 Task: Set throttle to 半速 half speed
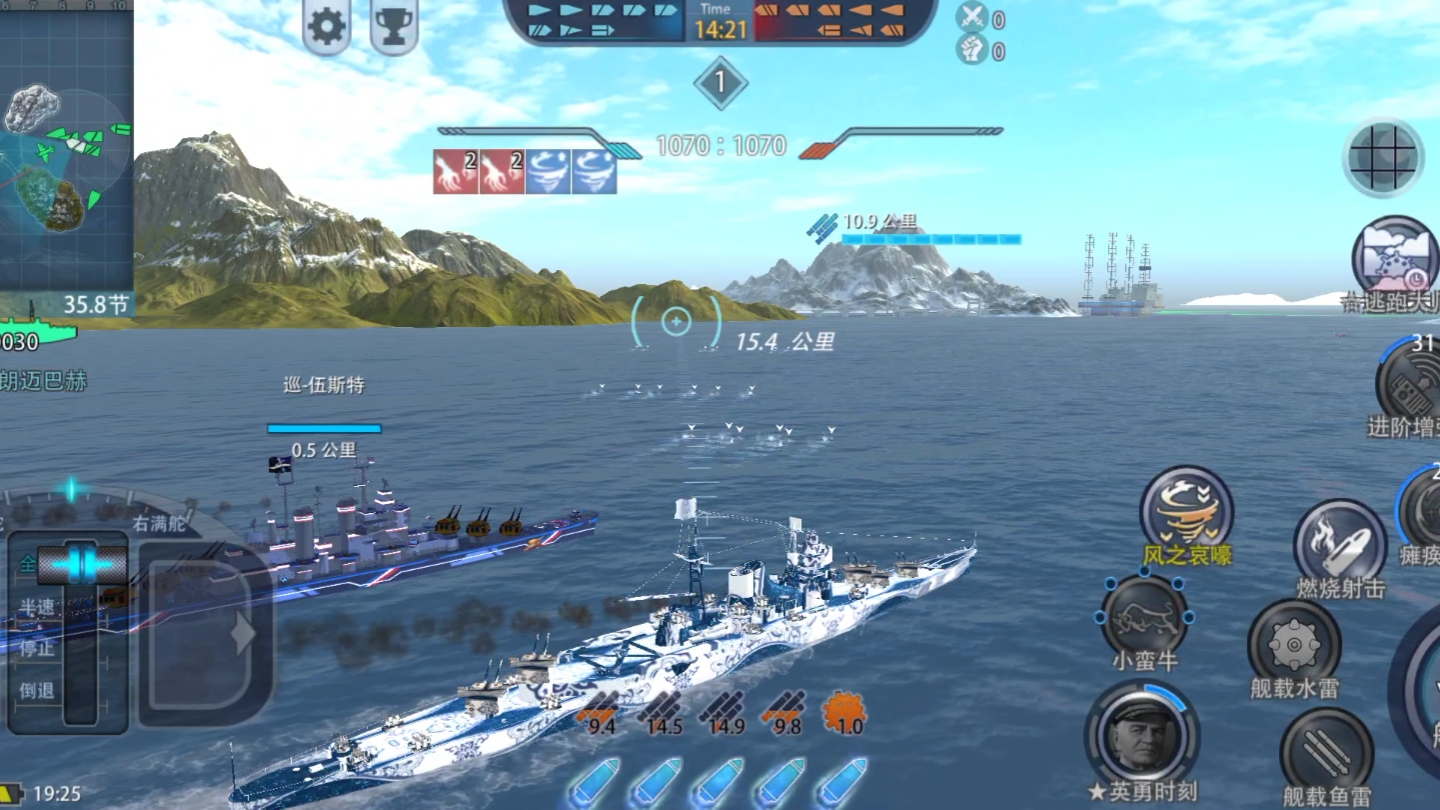[x=37, y=606]
